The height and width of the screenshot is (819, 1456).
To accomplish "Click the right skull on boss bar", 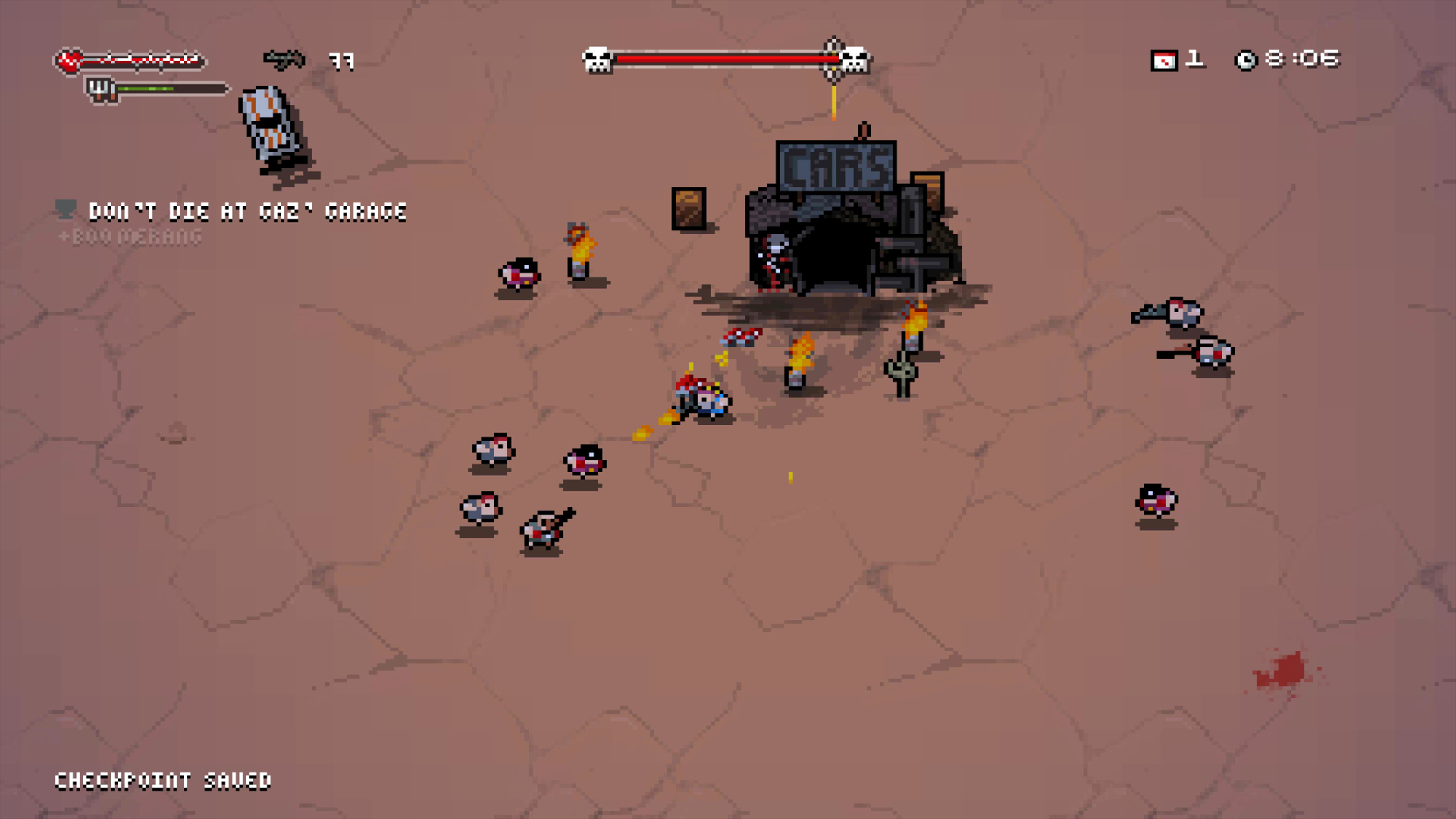I will tap(855, 60).
